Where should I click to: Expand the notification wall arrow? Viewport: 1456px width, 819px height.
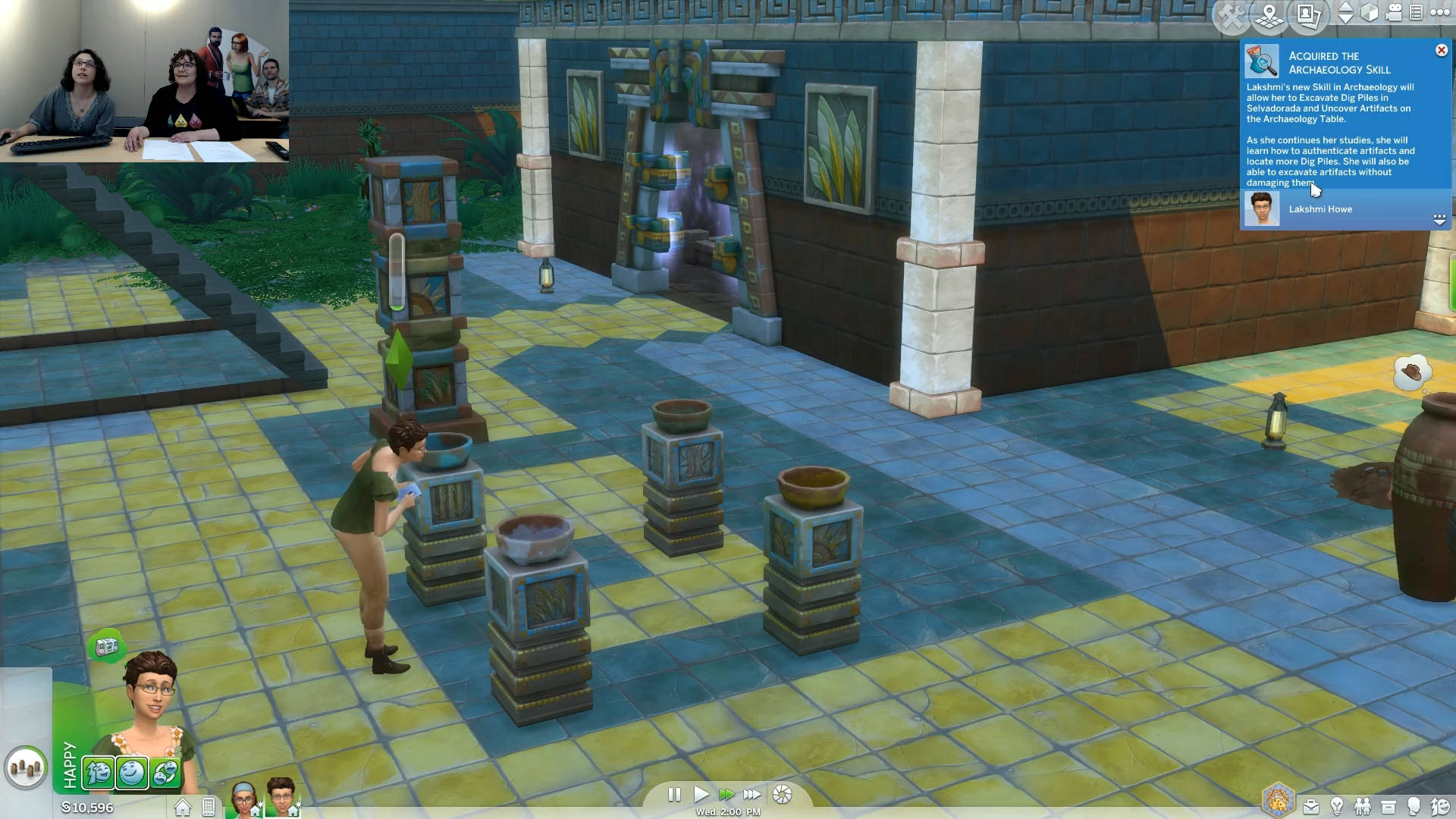pyautogui.click(x=1439, y=219)
